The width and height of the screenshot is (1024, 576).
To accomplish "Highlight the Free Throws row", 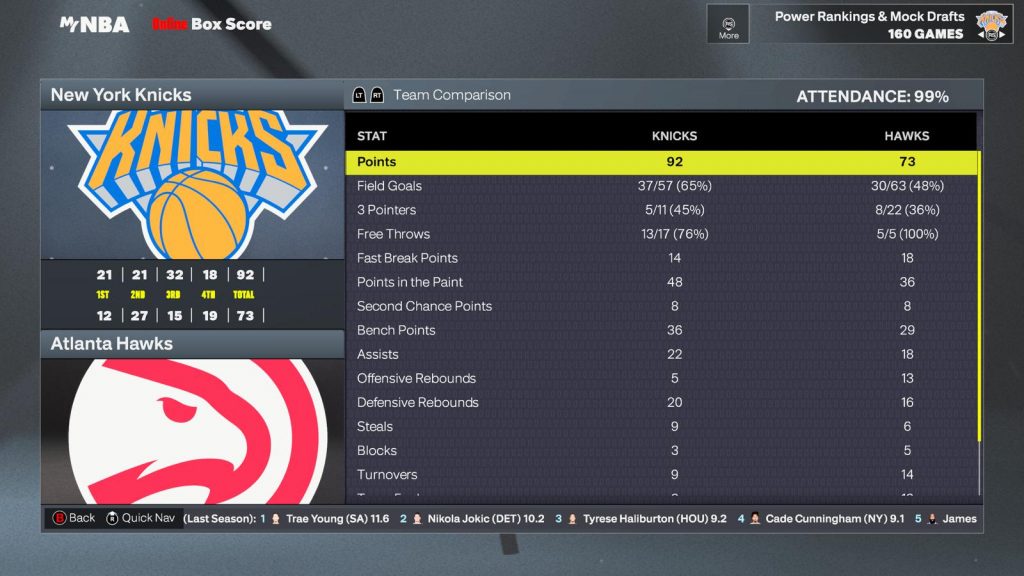I will [661, 234].
